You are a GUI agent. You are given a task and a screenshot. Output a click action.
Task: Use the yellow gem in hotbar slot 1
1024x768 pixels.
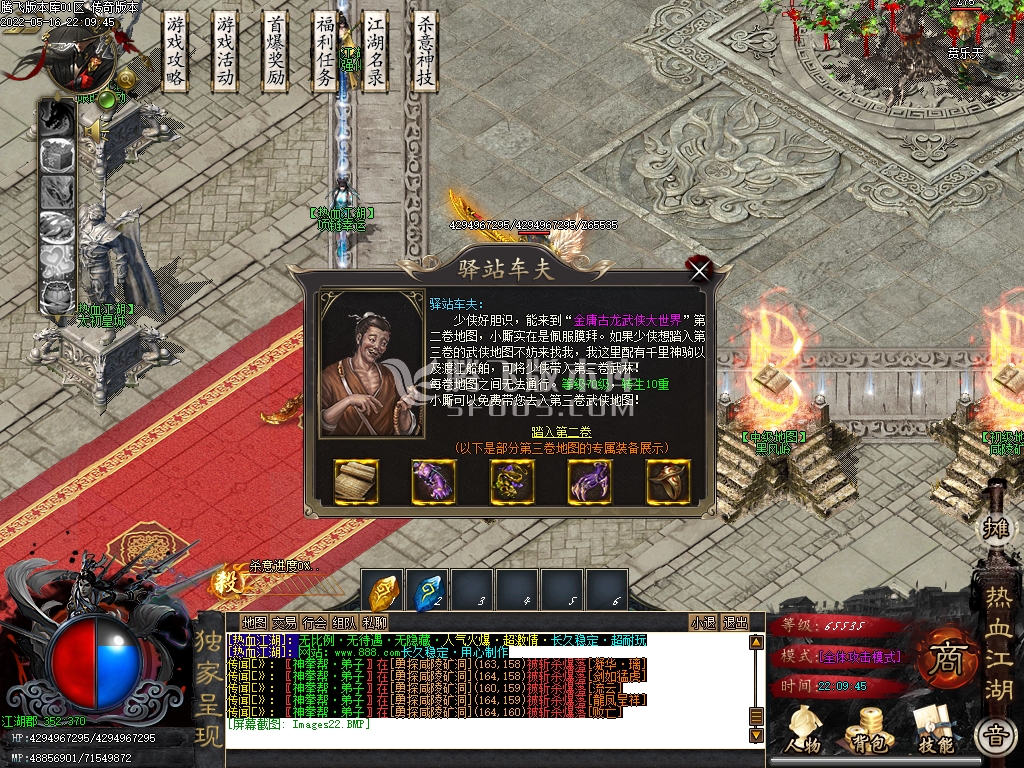[383, 591]
